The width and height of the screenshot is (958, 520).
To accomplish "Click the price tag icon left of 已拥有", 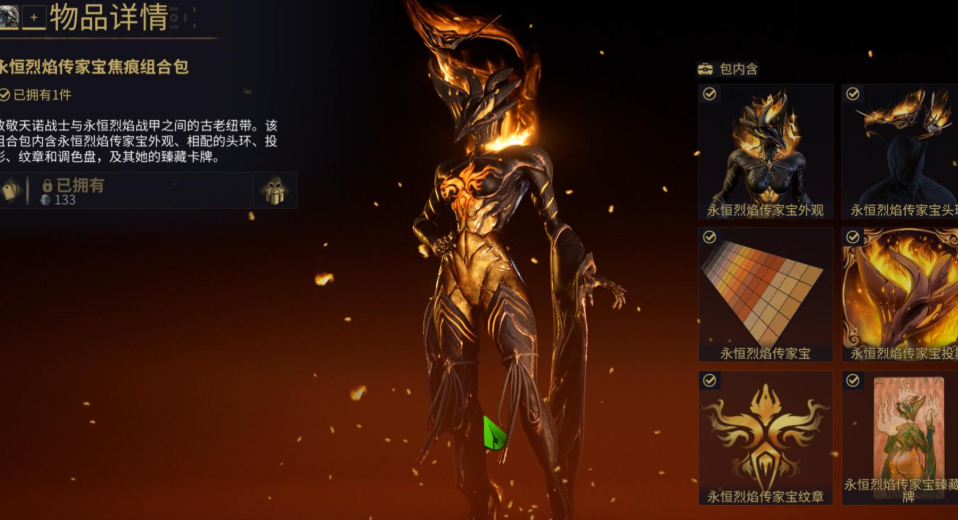I will 12,190.
